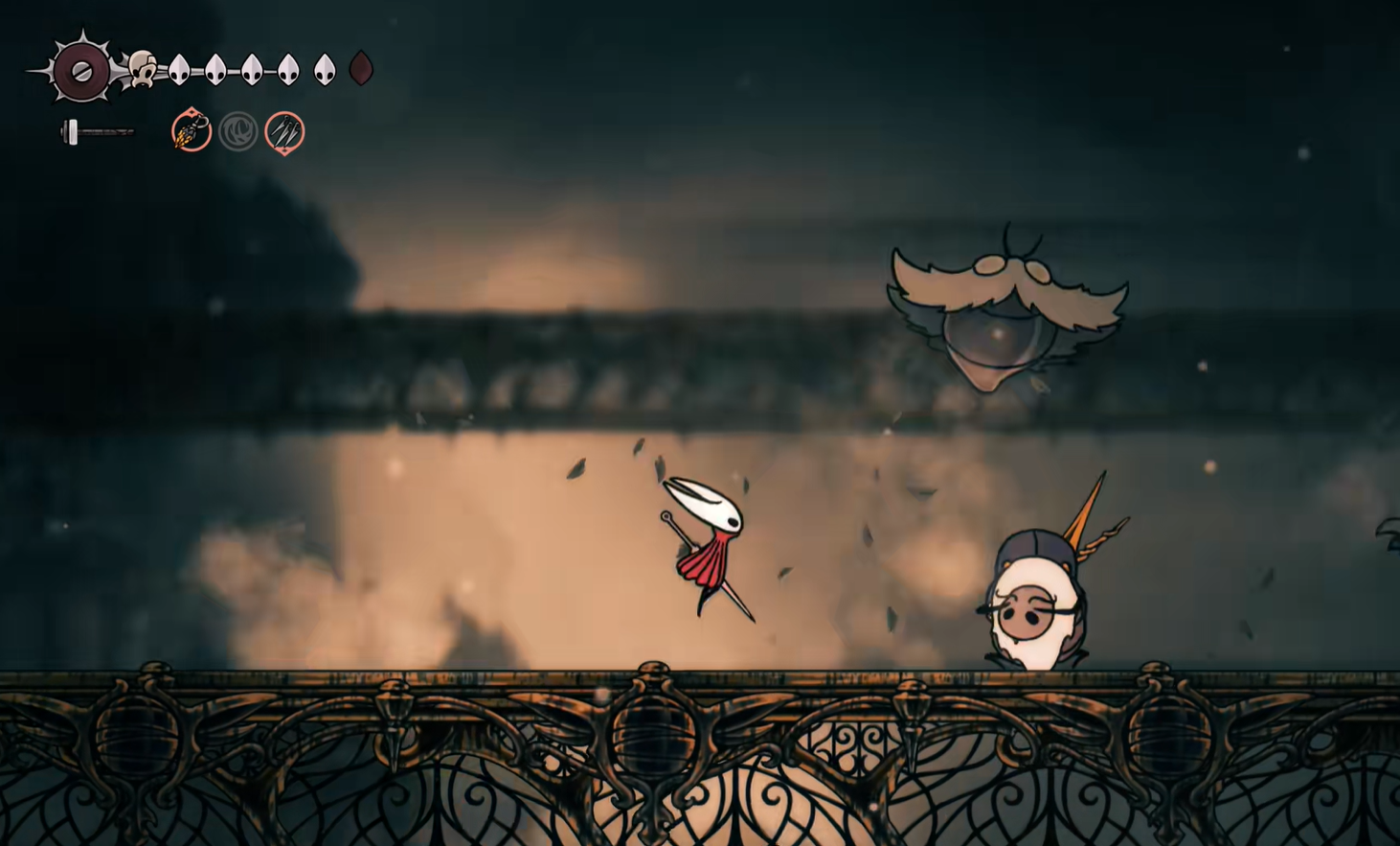Select the pimpillo bomb tool icon

[192, 130]
